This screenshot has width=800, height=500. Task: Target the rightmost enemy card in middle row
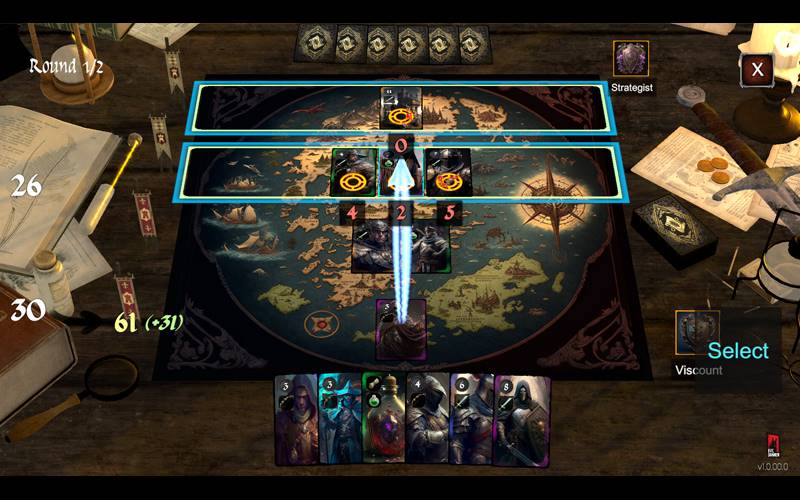[x=447, y=172]
